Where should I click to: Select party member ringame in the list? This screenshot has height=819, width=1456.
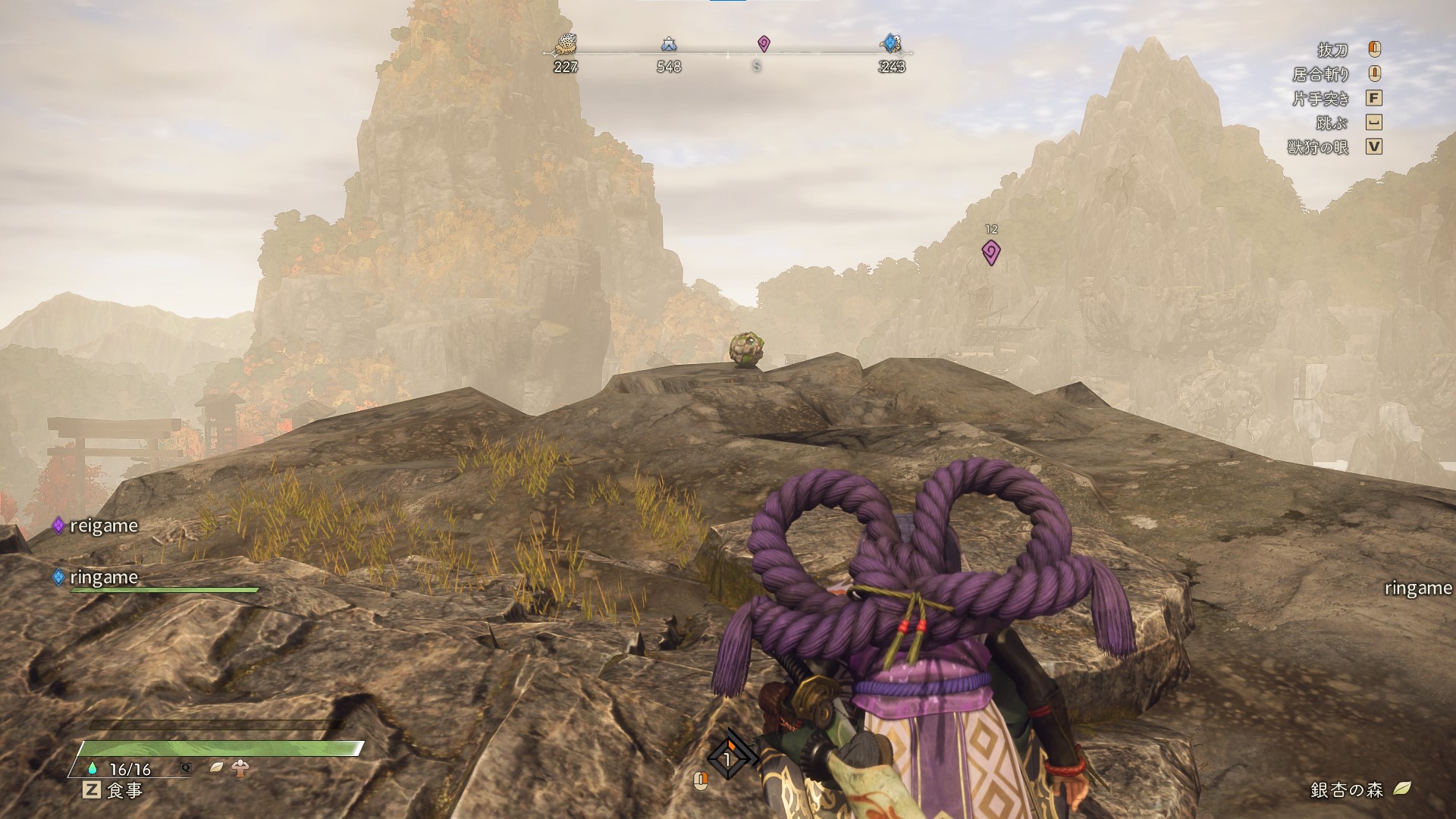coord(103,577)
